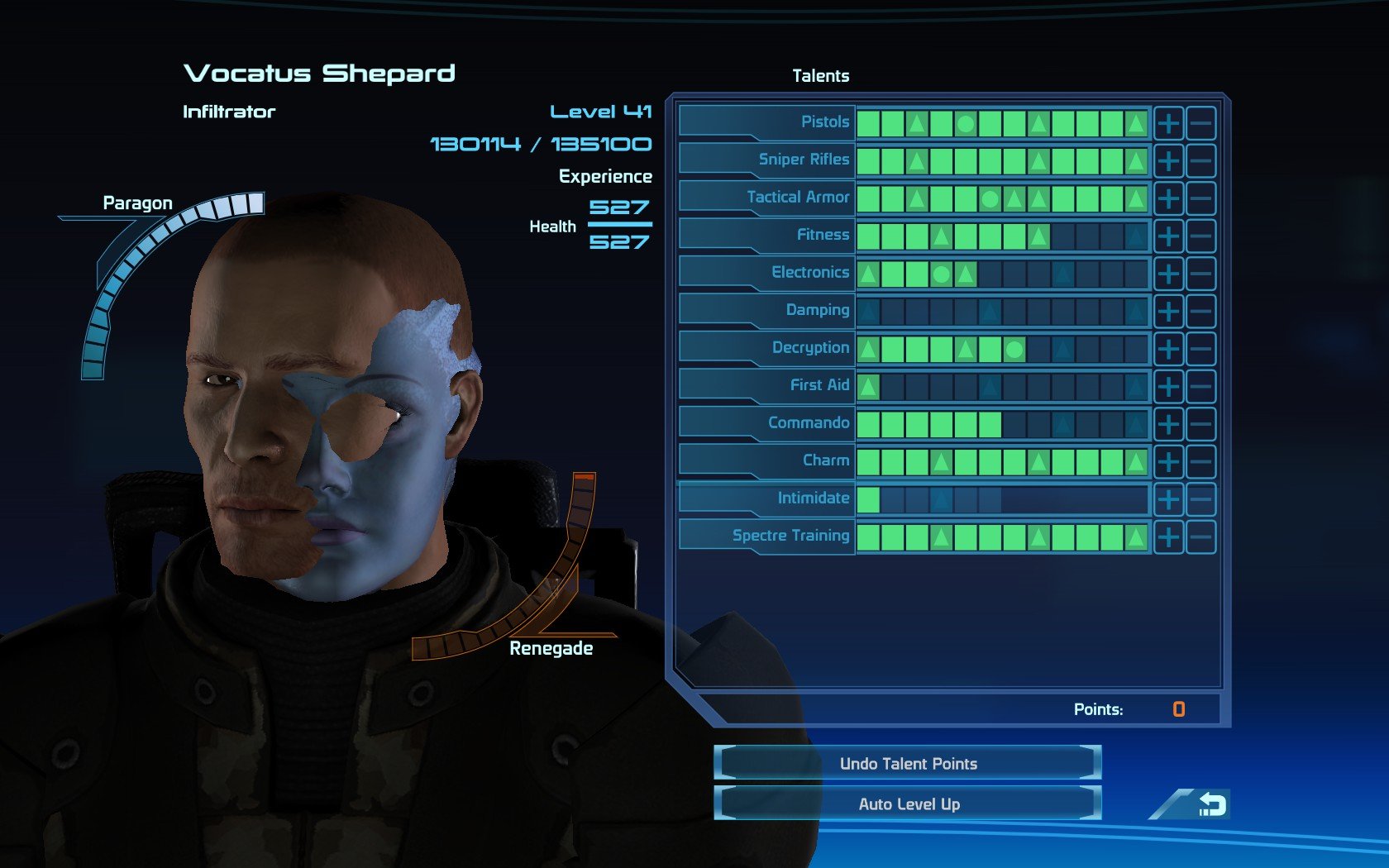Select the Commando talent label
The height and width of the screenshot is (868, 1389).
(808, 422)
